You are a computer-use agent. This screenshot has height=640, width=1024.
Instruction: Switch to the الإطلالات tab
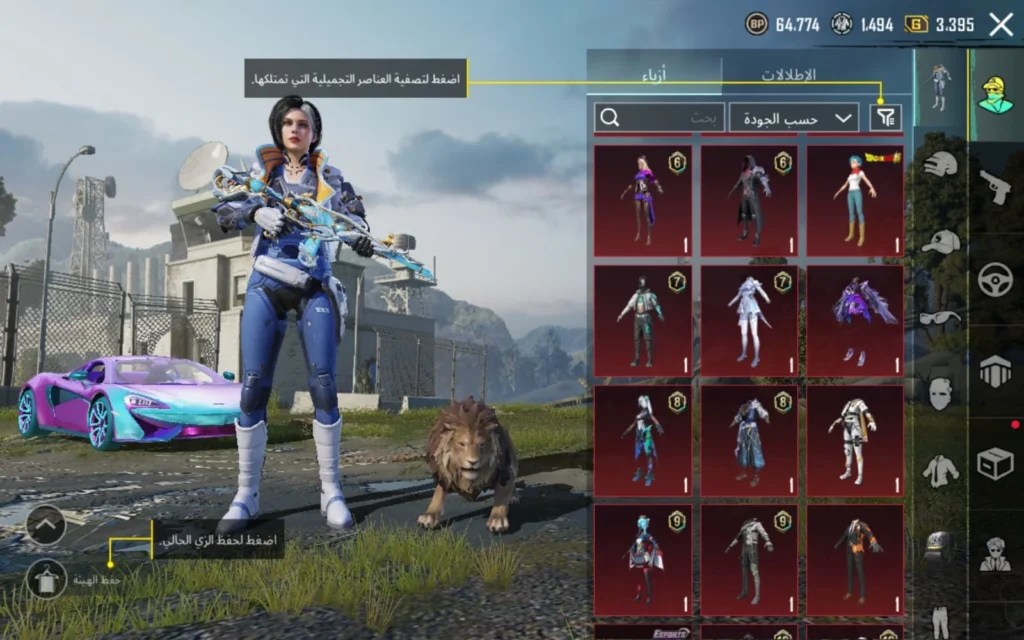788,75
